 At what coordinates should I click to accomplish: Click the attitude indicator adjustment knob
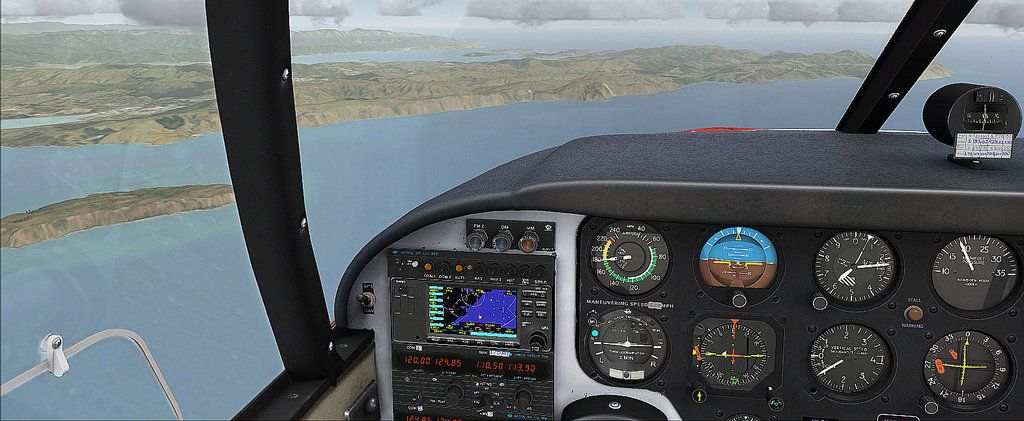point(739,299)
